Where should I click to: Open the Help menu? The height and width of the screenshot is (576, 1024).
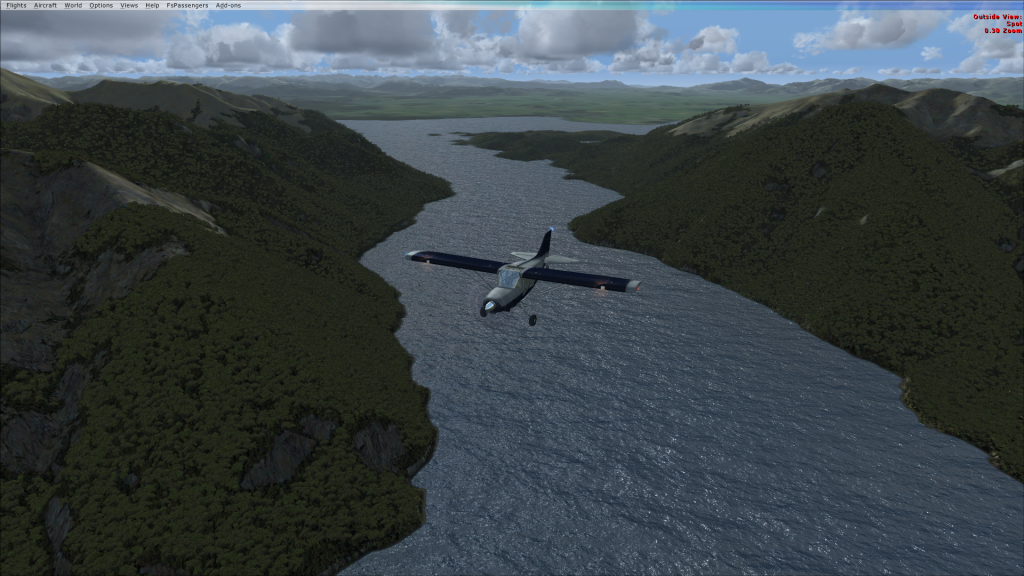152,5
